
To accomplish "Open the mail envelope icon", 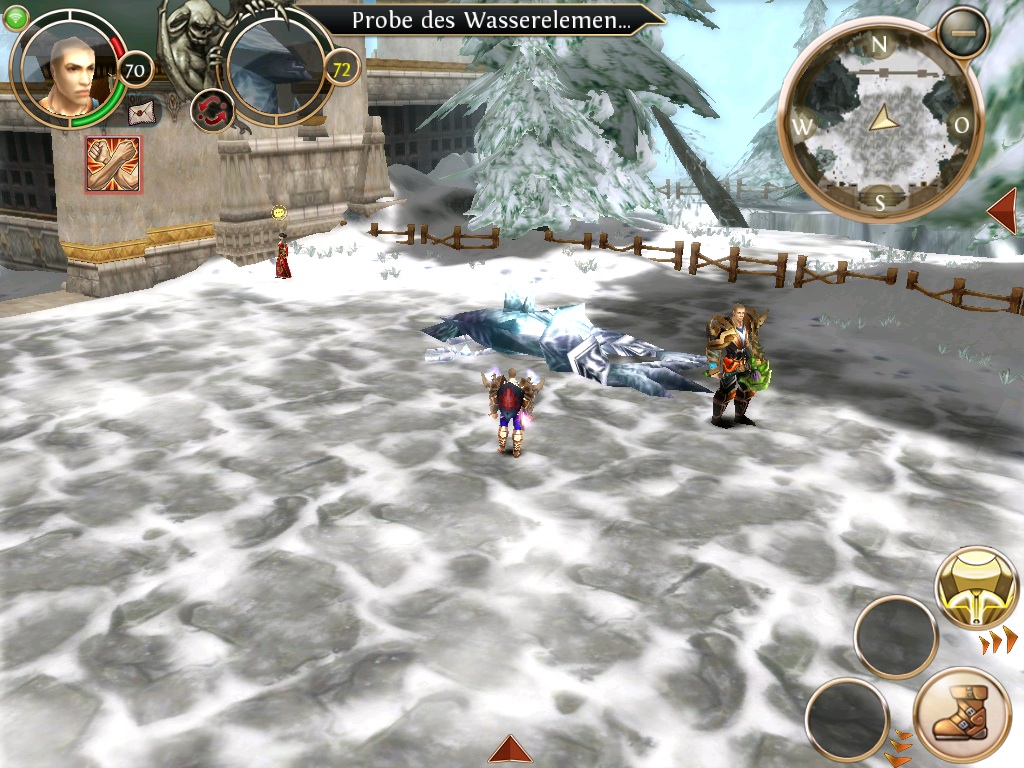I will click(x=145, y=111).
